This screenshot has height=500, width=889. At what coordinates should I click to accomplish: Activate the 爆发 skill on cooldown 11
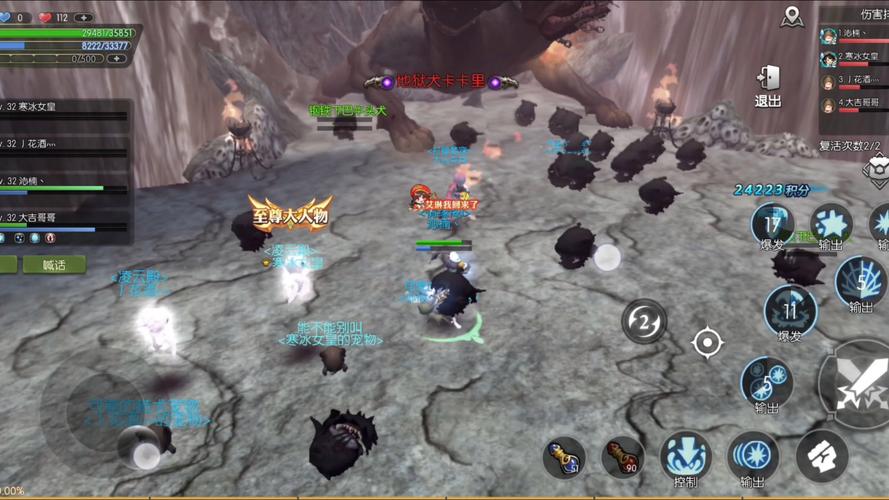pos(790,312)
